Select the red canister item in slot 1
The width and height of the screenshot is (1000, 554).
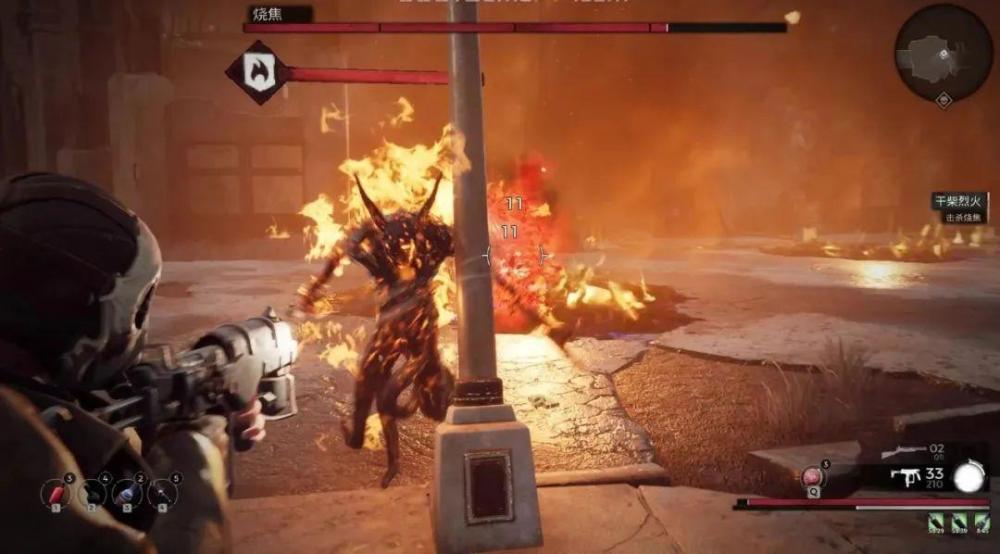55,494
